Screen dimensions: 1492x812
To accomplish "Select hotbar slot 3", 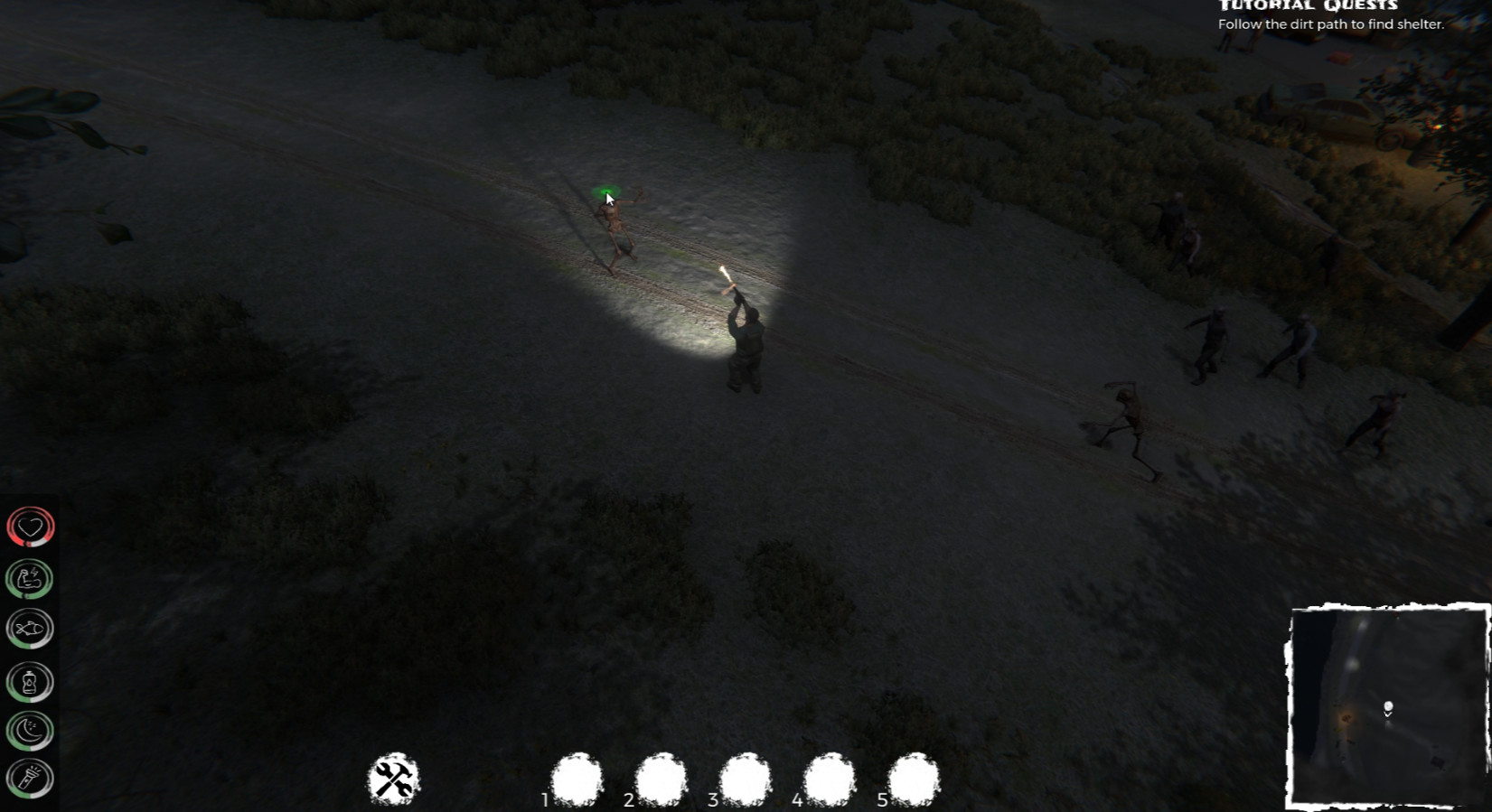I will click(745, 778).
